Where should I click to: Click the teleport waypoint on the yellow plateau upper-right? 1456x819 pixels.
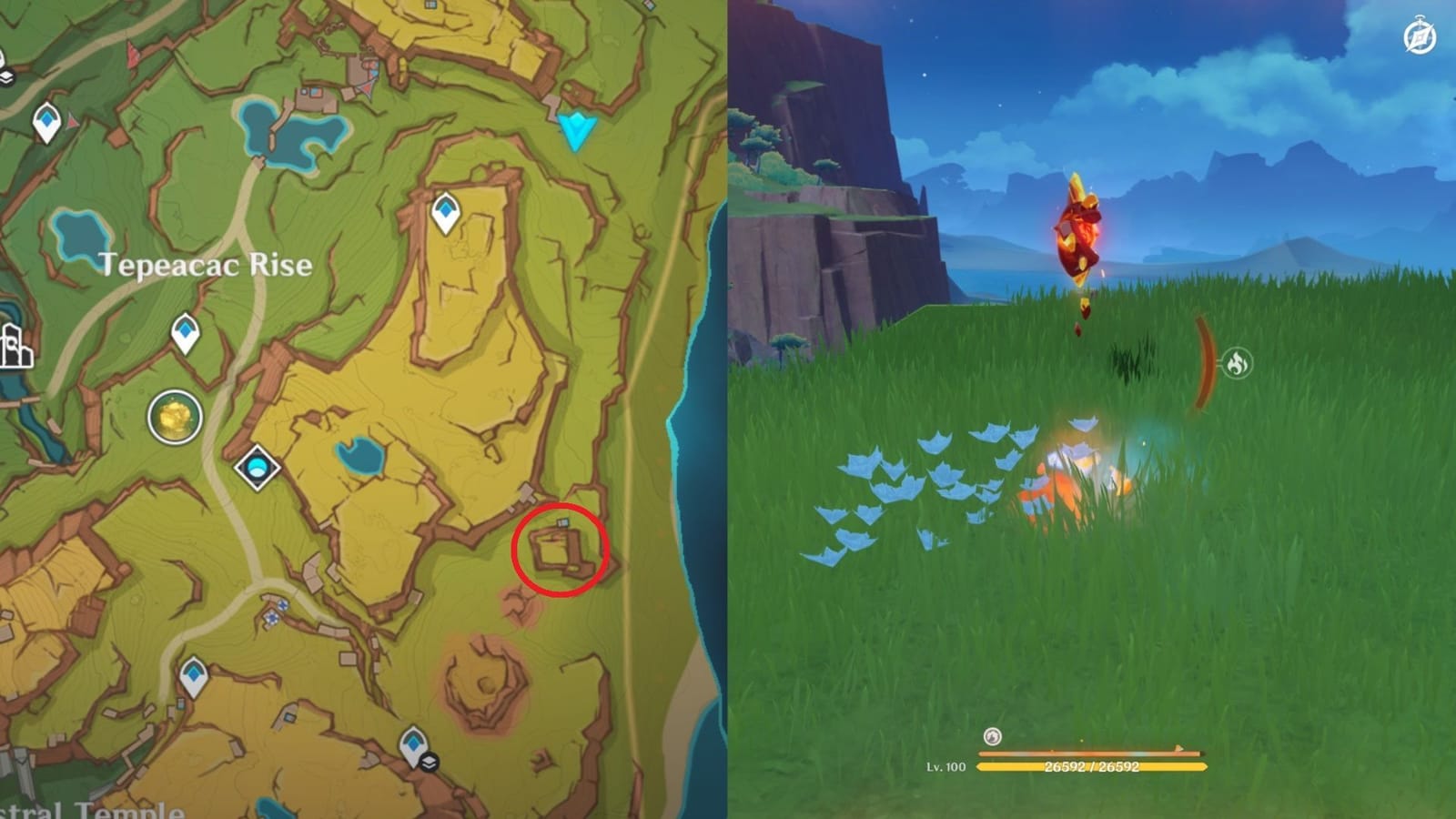tap(445, 211)
